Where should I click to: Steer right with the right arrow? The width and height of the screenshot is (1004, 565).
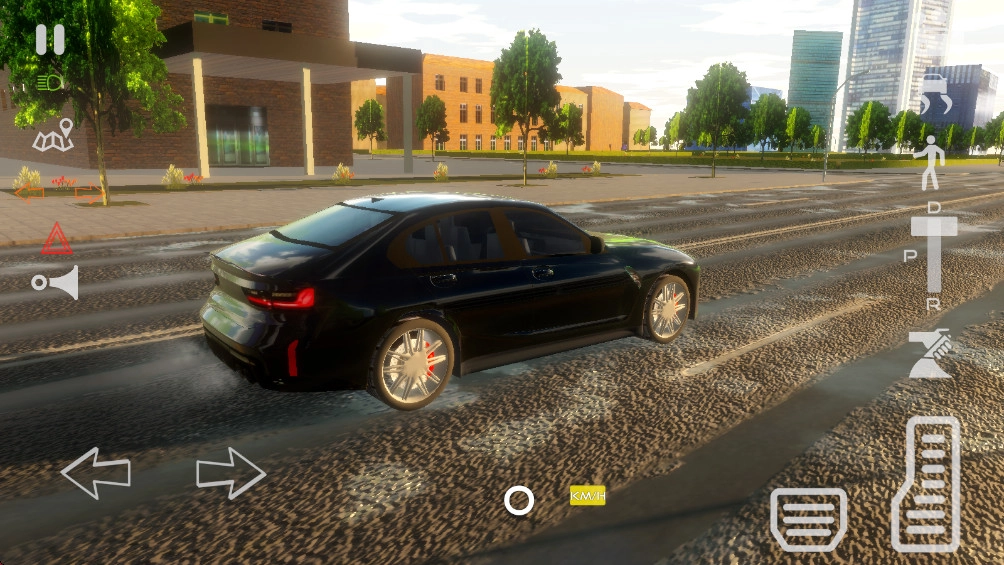pos(231,473)
